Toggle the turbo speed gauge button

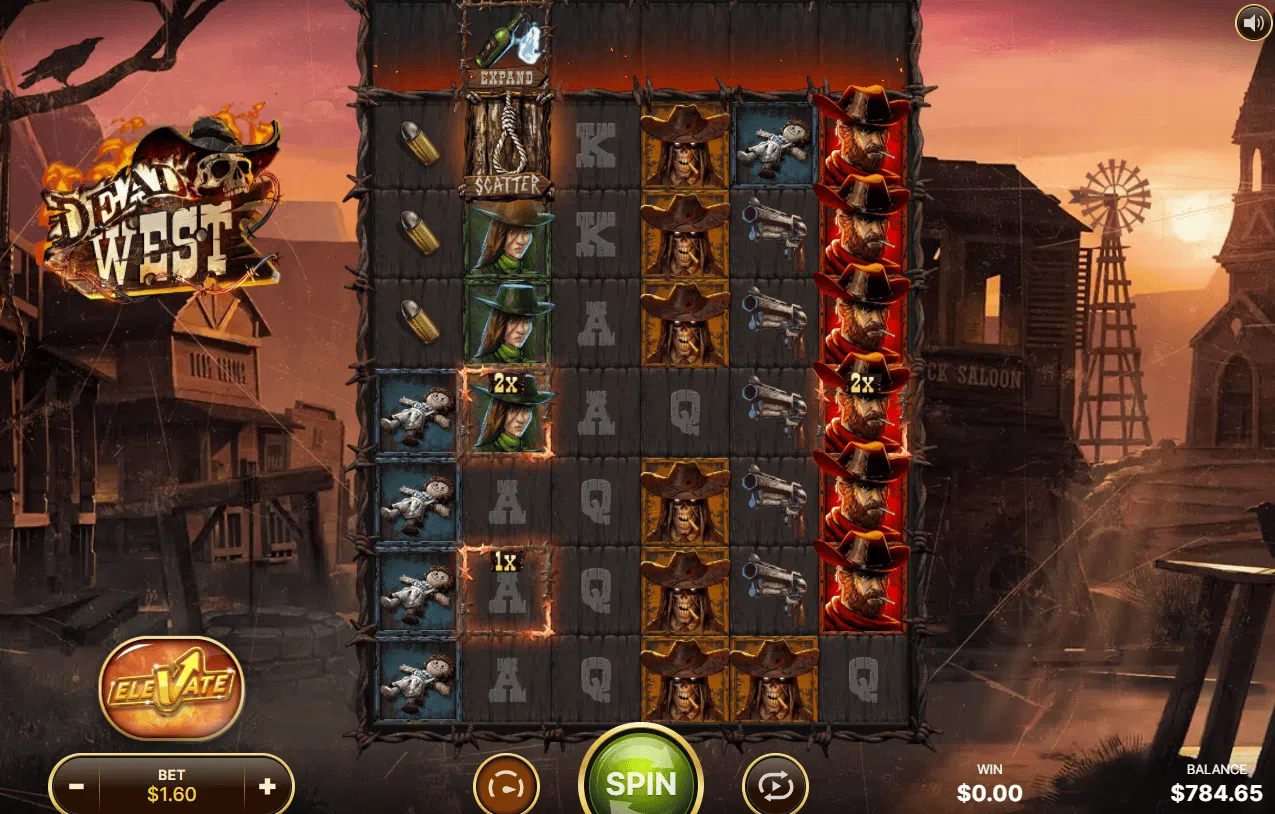tap(506, 787)
